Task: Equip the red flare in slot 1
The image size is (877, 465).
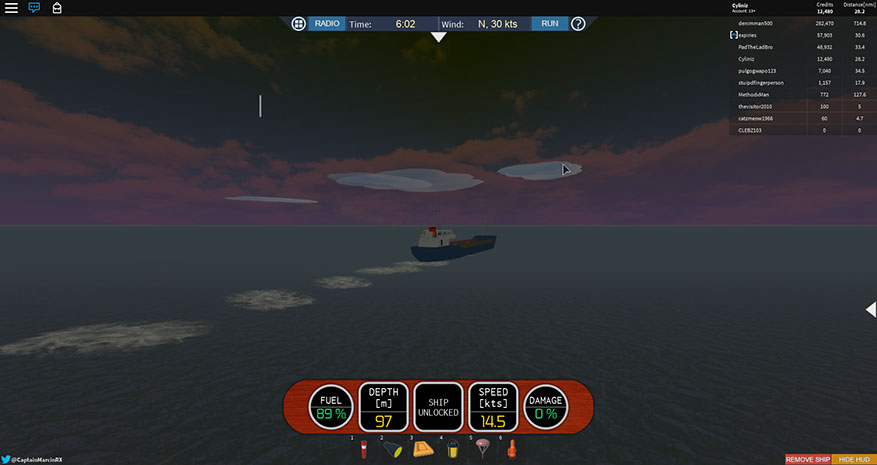Action: click(365, 449)
